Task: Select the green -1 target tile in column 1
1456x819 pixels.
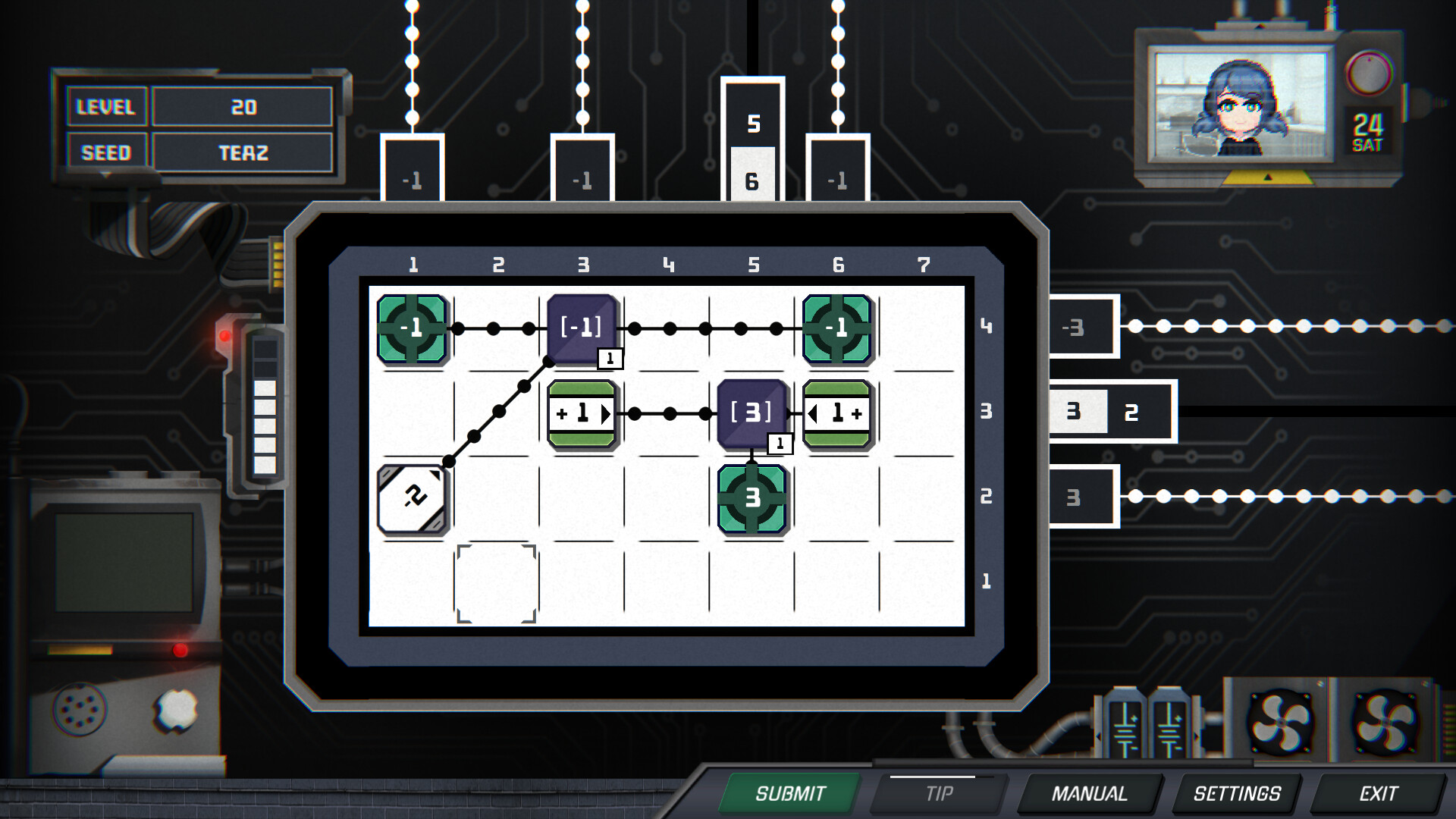Action: pyautogui.click(x=412, y=328)
